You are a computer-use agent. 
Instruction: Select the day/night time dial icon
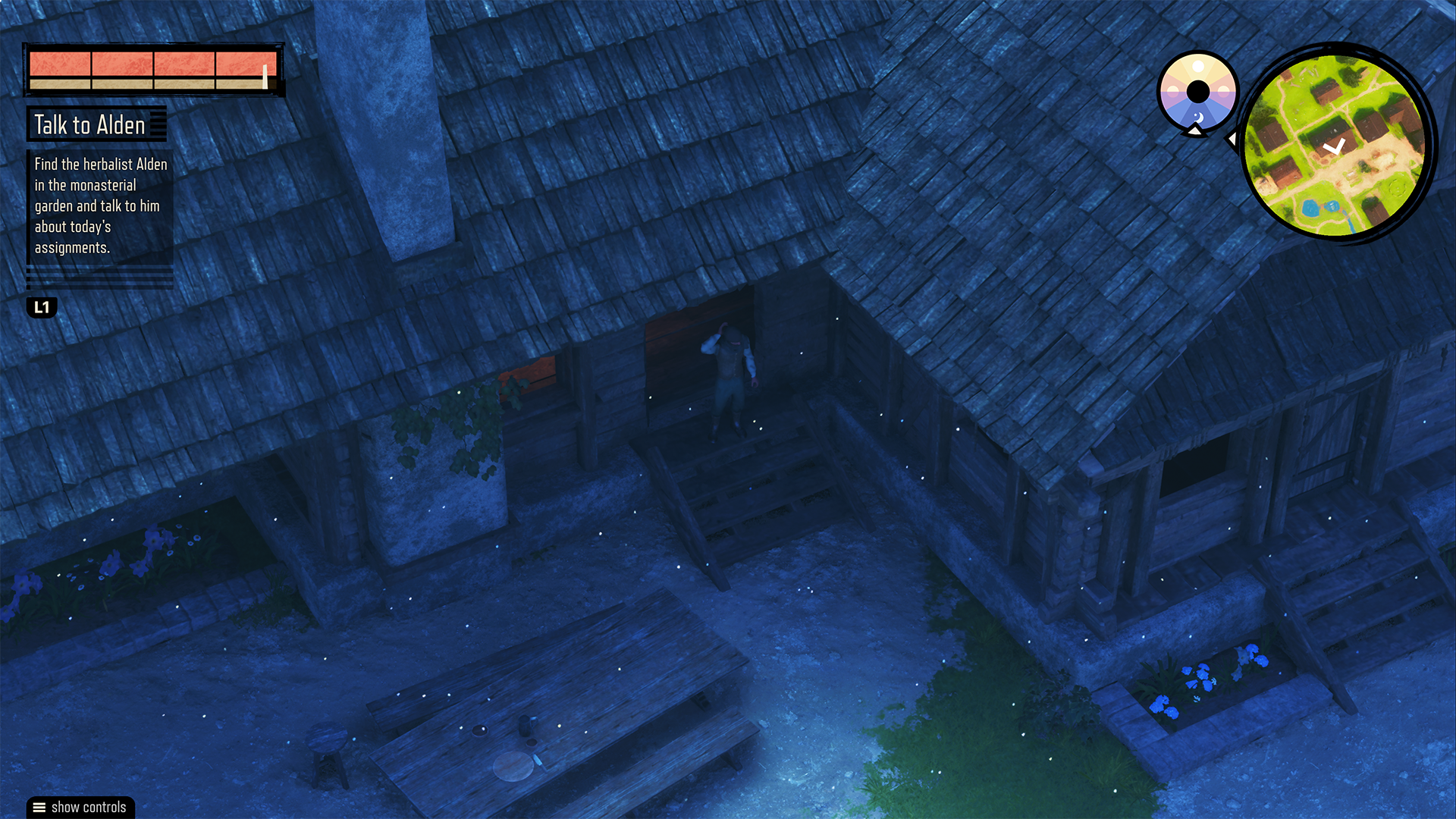1198,91
